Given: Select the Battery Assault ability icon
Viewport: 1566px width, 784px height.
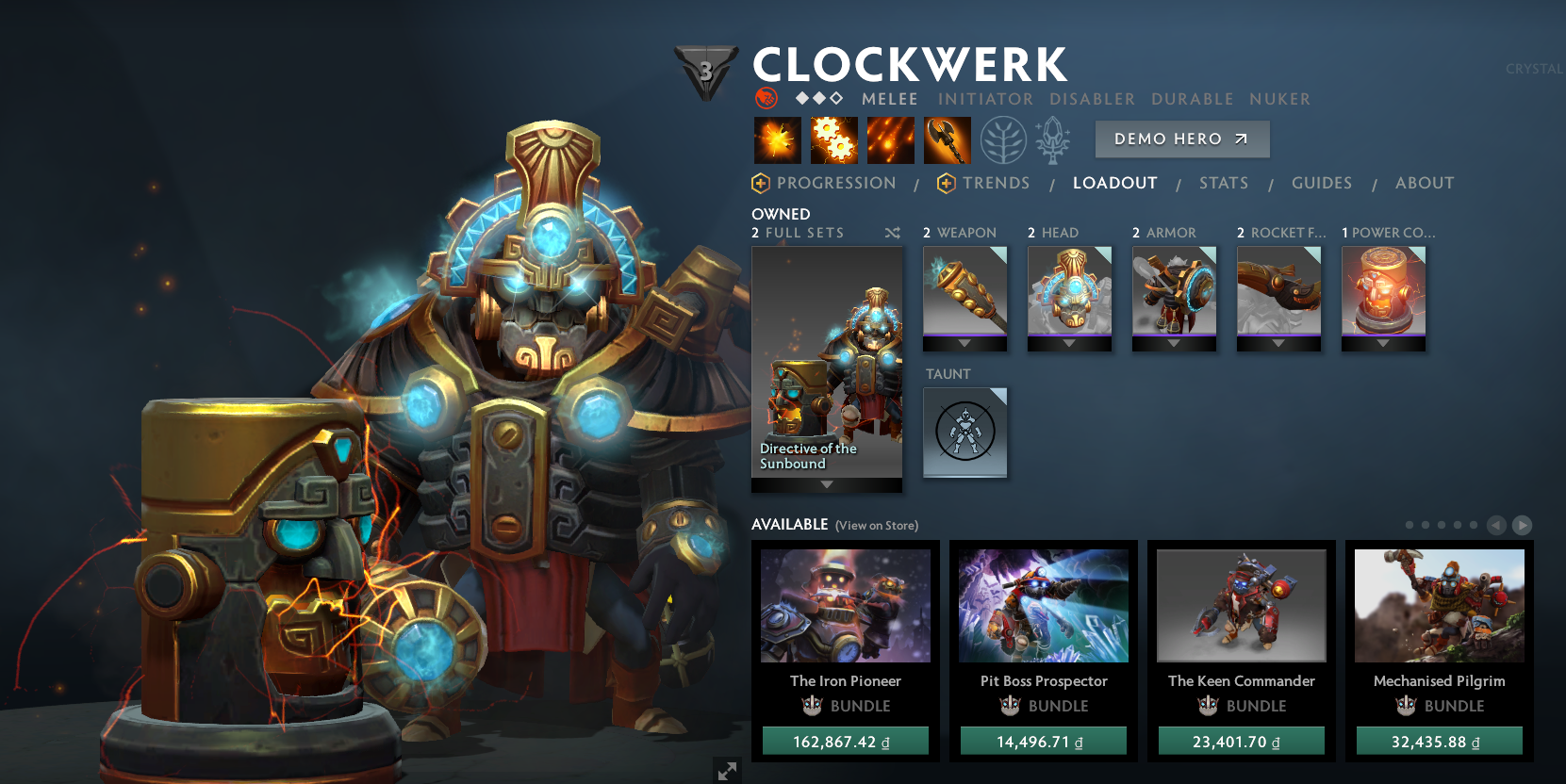Looking at the screenshot, I should pos(776,139).
